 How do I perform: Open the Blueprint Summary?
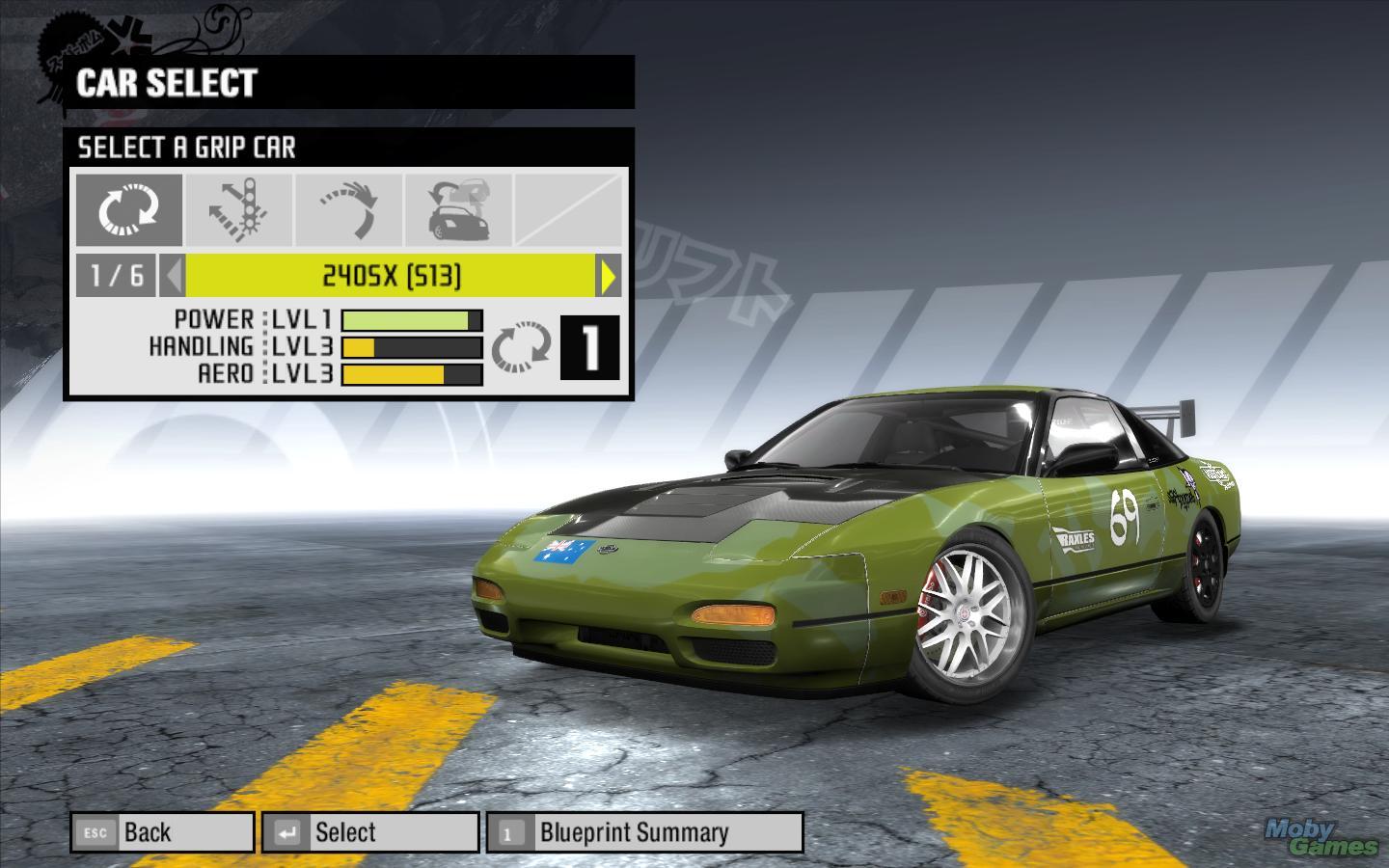(x=644, y=832)
